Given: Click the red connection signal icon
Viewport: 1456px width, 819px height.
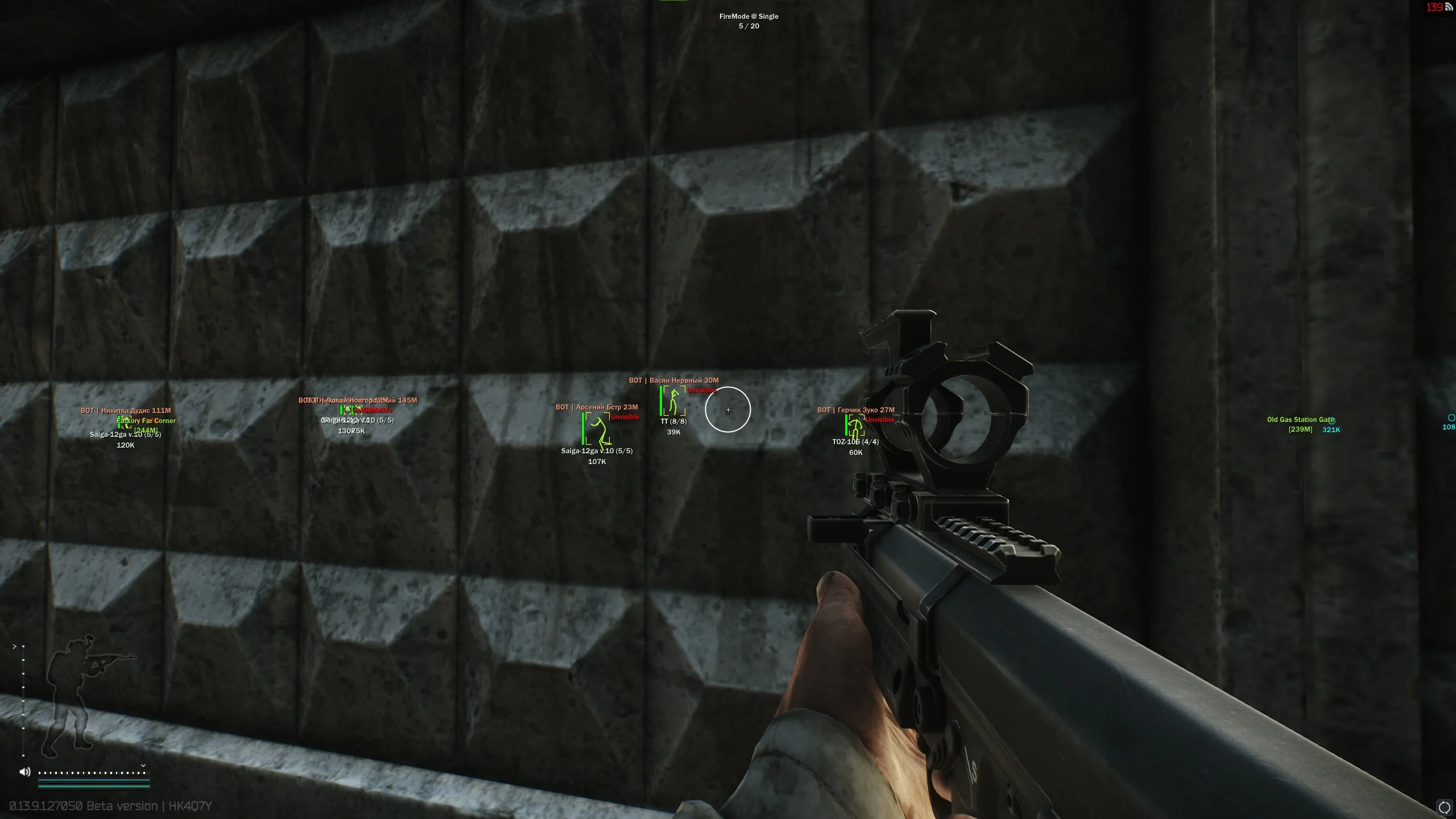Looking at the screenshot, I should click(1449, 7).
